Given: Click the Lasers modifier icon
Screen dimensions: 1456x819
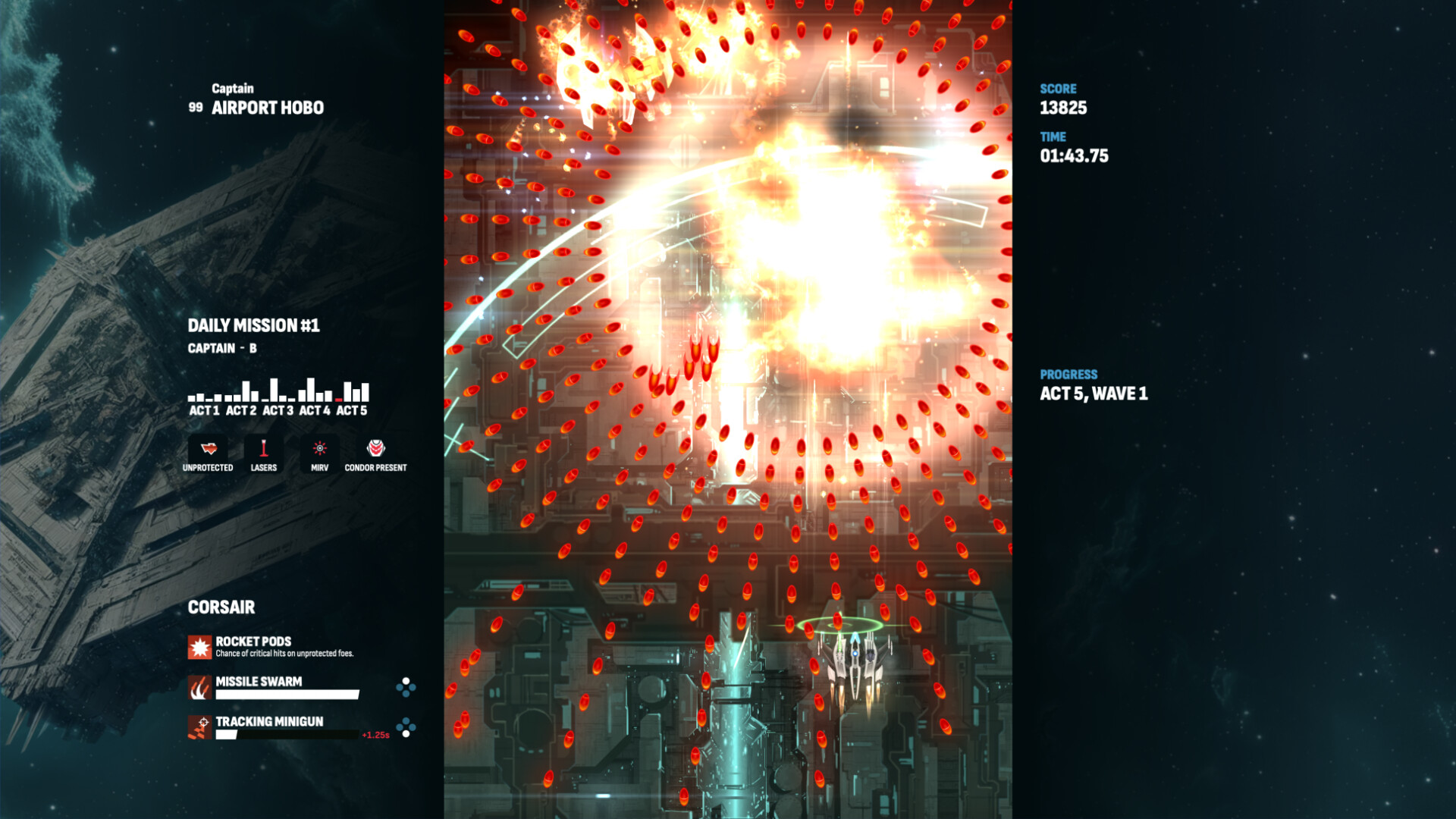Looking at the screenshot, I should 263,449.
